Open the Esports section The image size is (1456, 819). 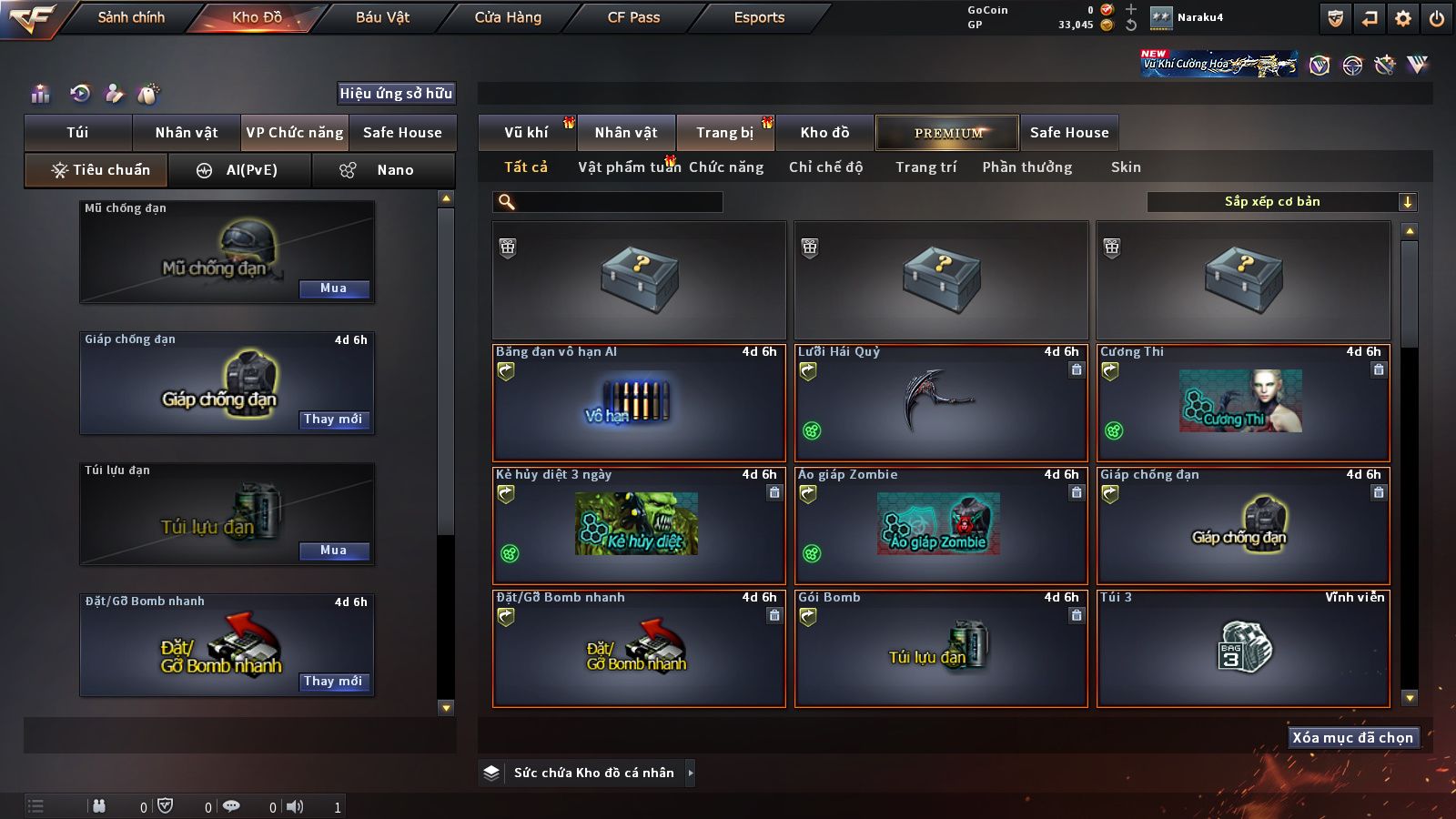click(759, 17)
